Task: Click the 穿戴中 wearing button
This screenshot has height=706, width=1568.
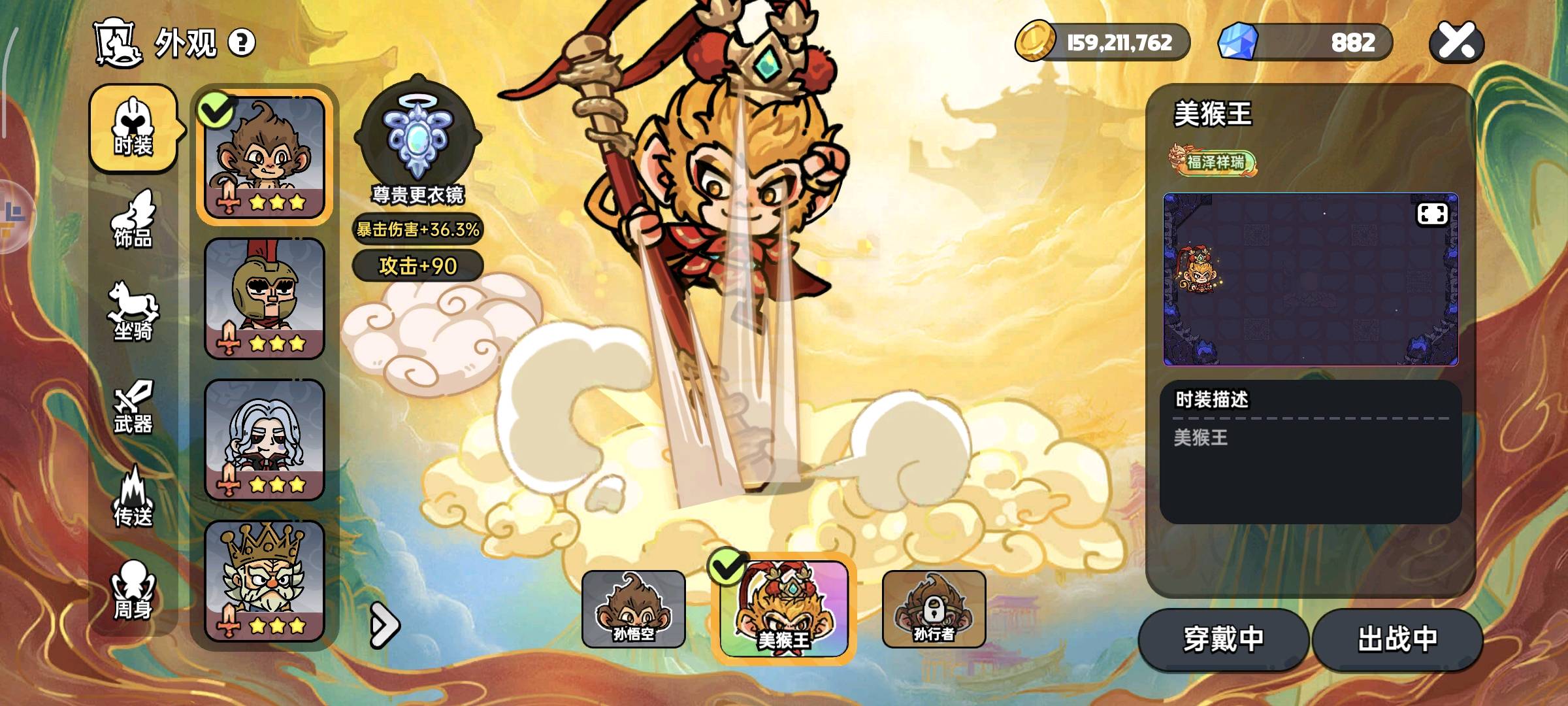Action: pyautogui.click(x=1223, y=639)
